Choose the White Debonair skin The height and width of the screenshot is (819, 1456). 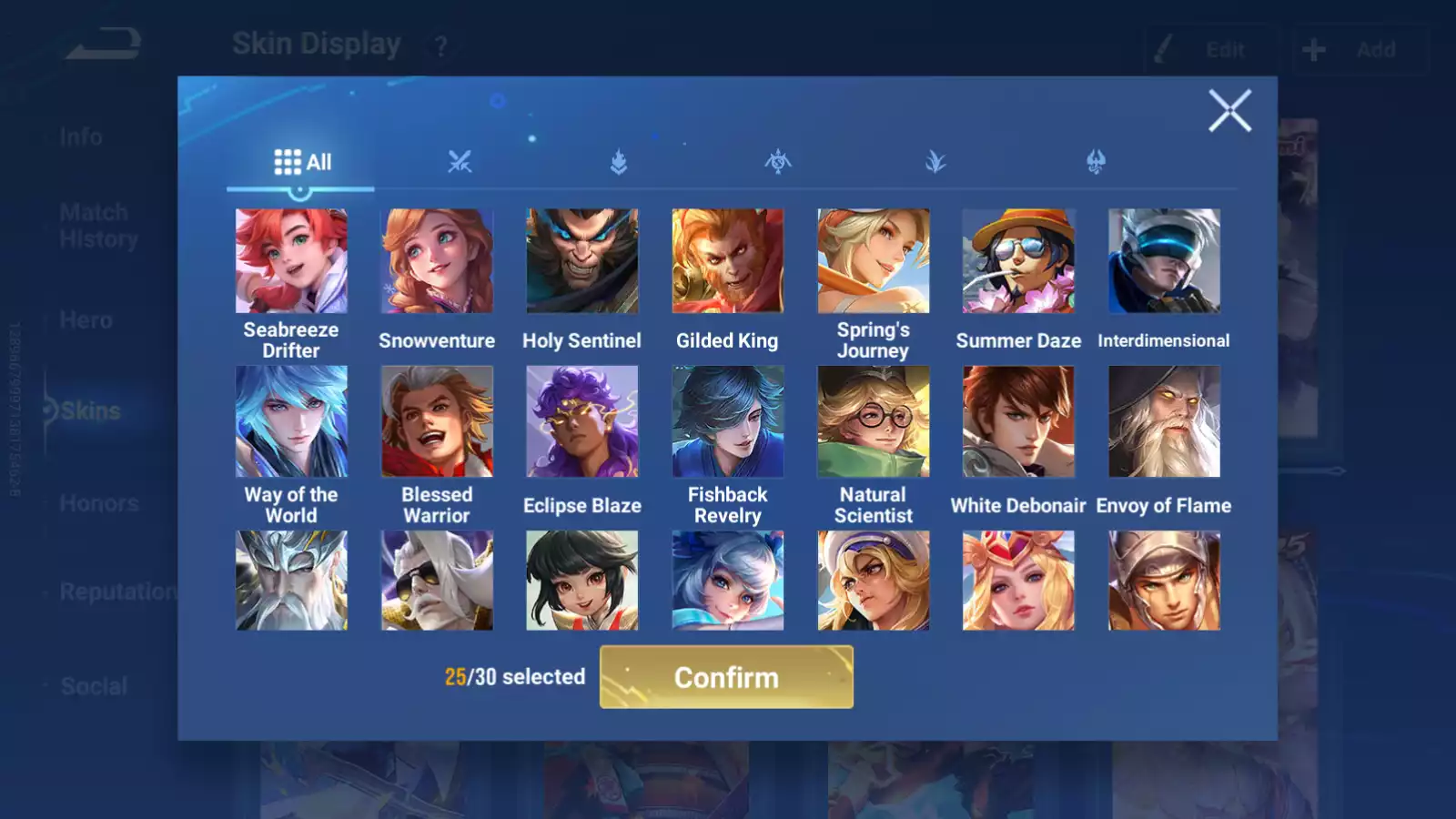[1018, 421]
